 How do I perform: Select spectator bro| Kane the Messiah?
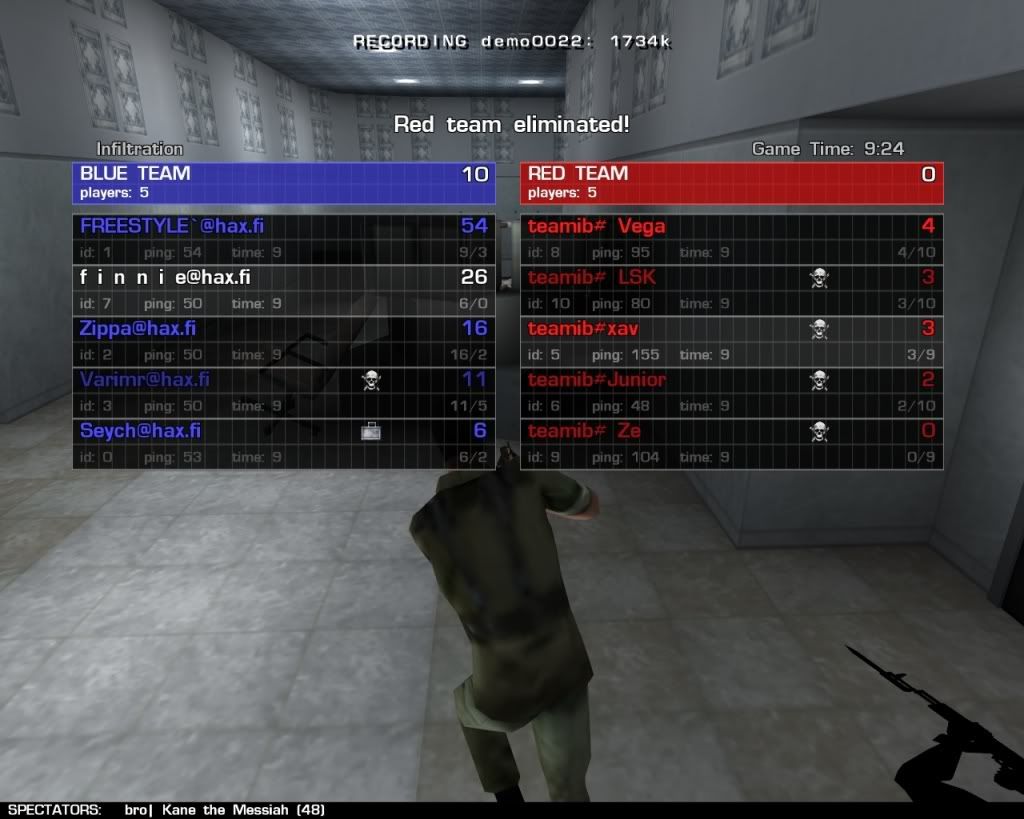[225, 810]
